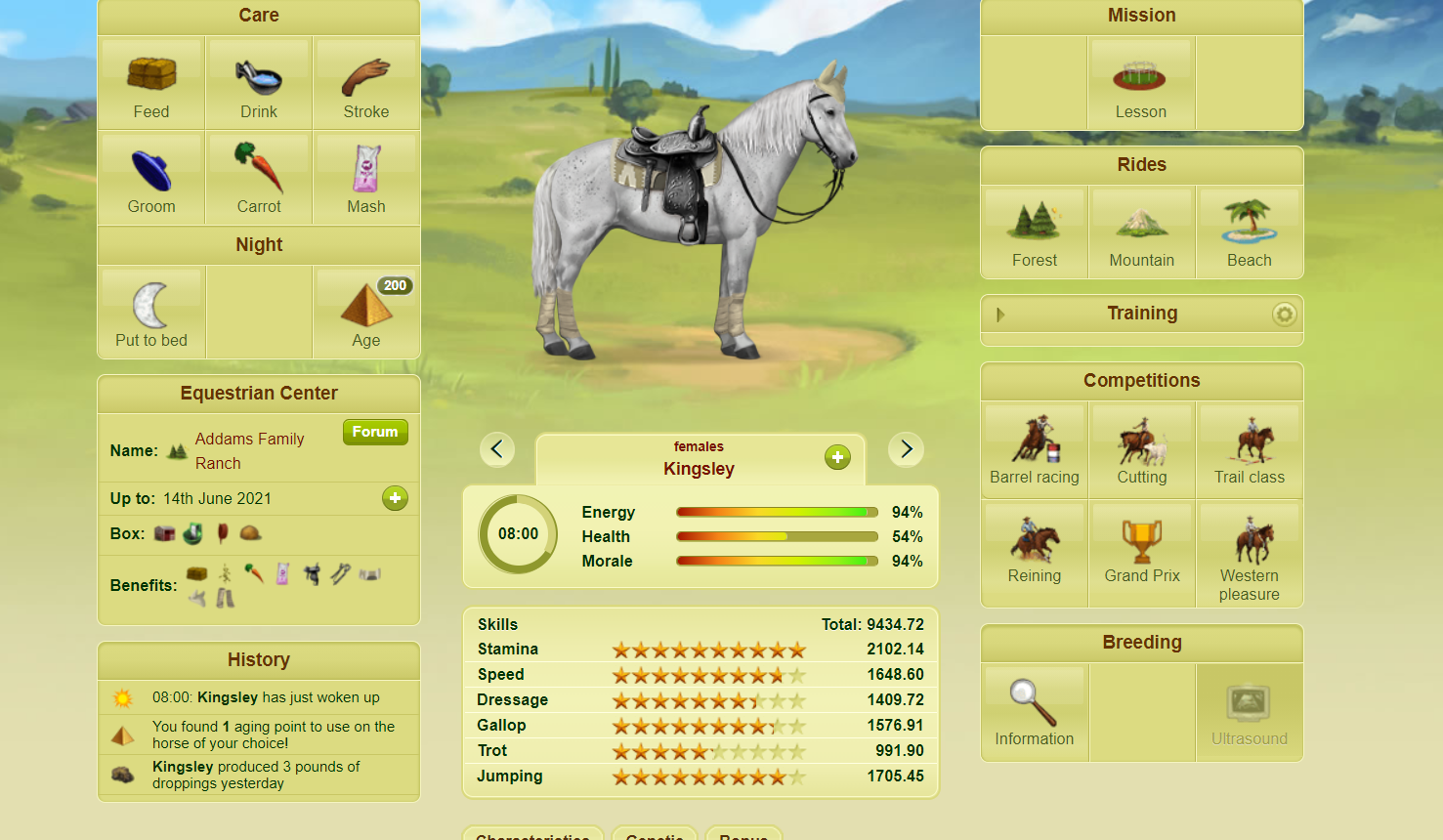Give the horse a Drink

coord(259,84)
